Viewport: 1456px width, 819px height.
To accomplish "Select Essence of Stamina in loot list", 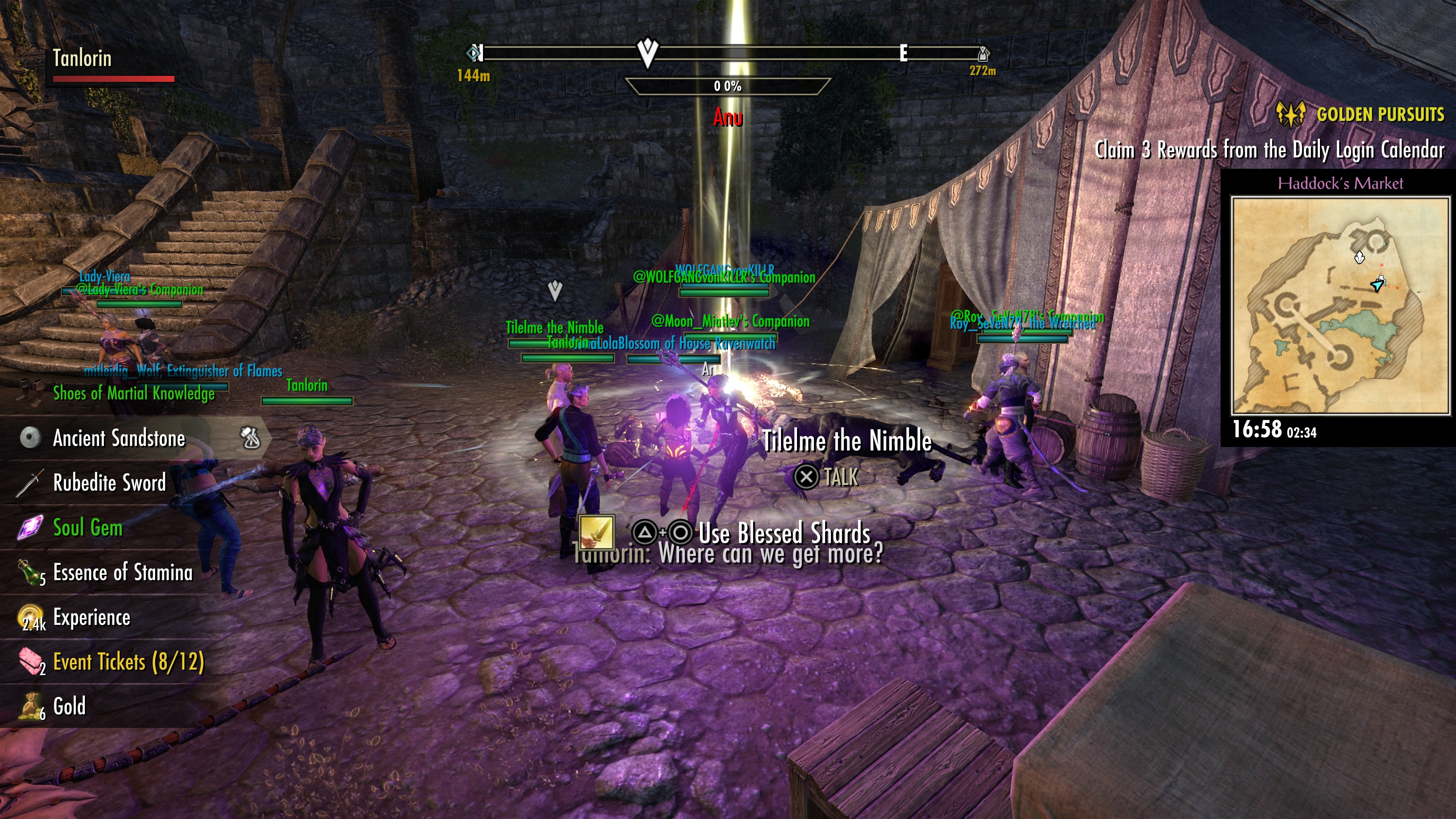I will [x=122, y=573].
